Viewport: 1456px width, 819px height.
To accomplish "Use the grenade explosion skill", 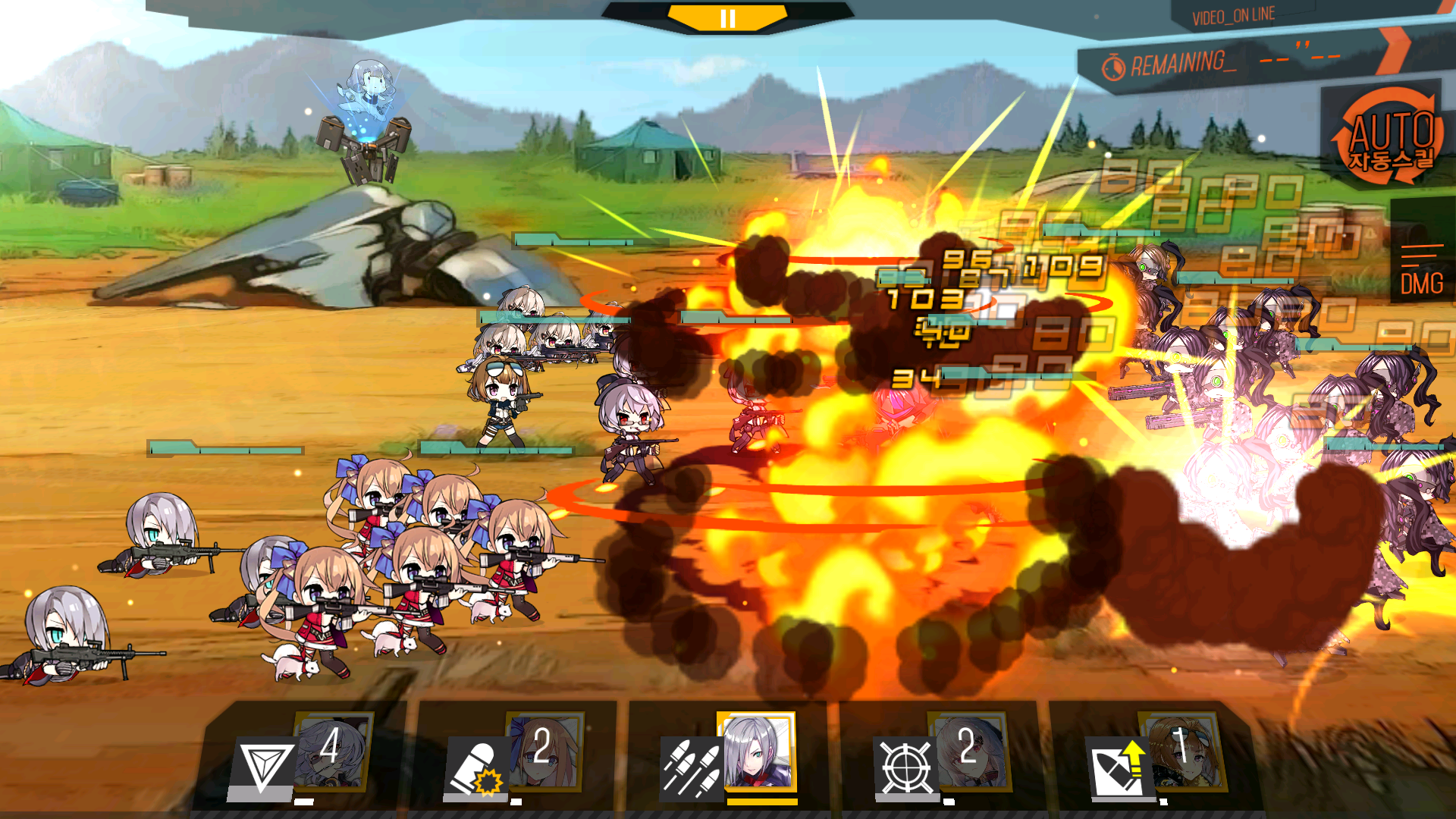I will [x=478, y=767].
